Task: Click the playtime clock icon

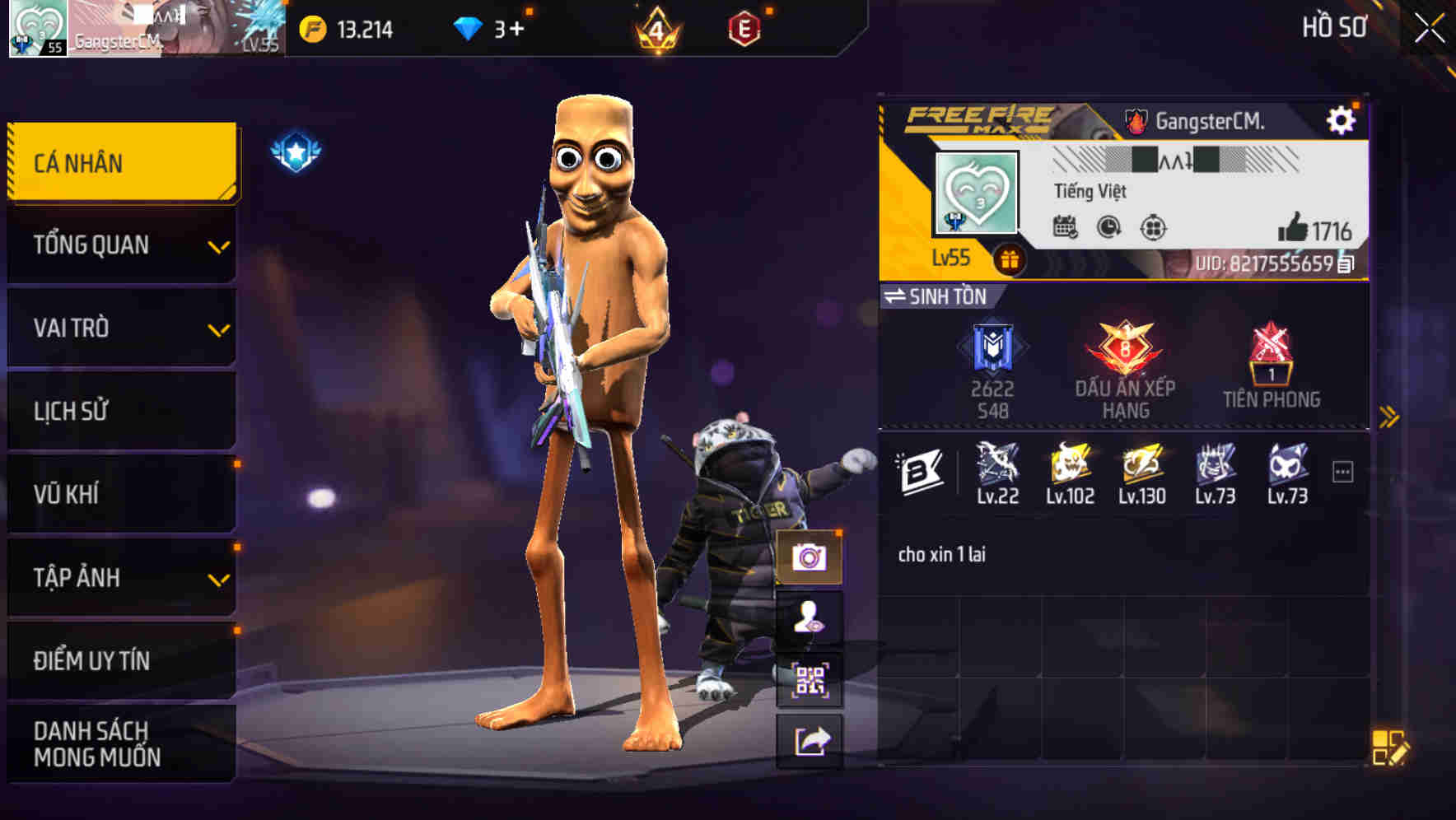Action: [1108, 230]
